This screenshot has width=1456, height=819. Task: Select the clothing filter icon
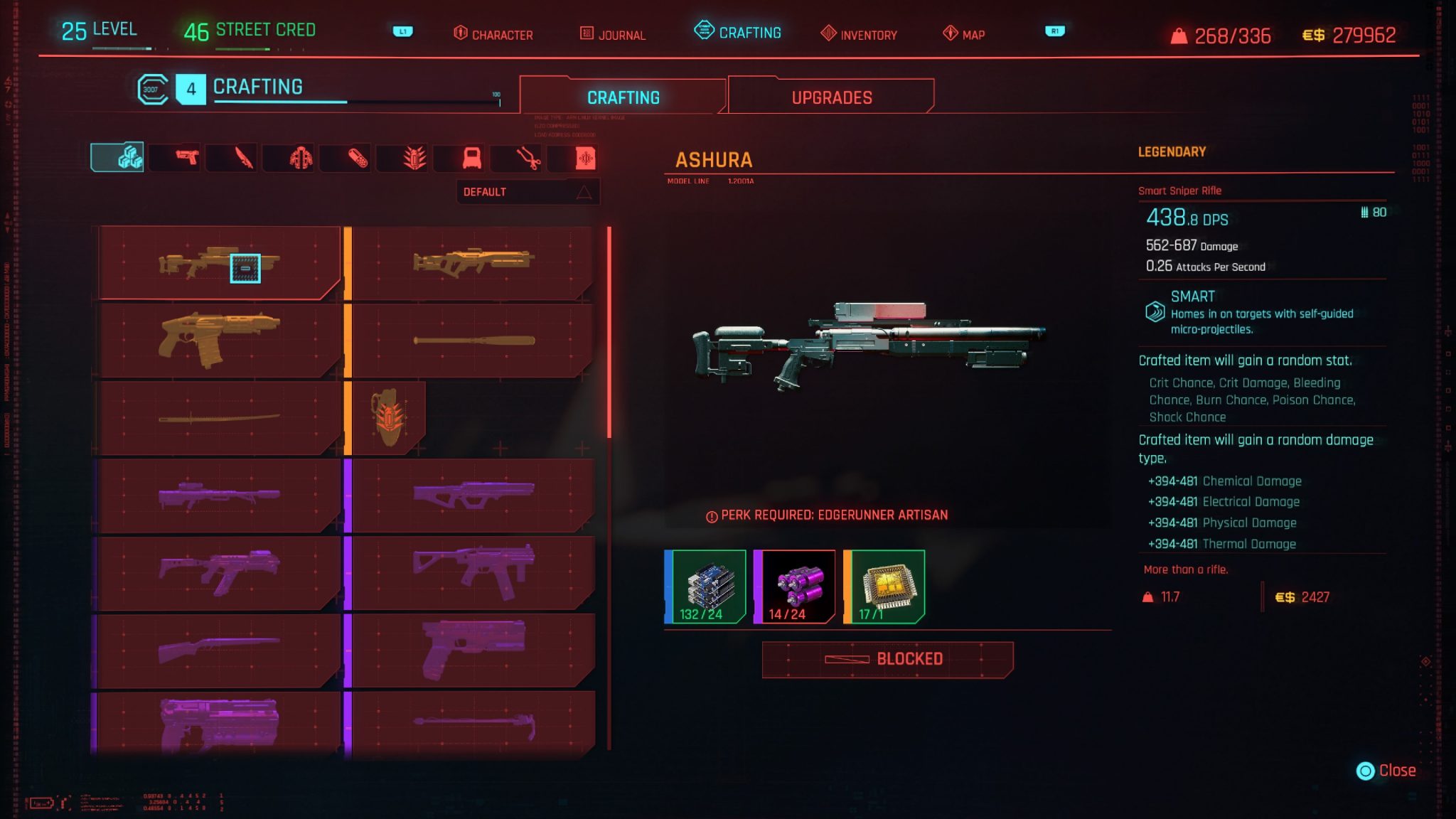[300, 158]
